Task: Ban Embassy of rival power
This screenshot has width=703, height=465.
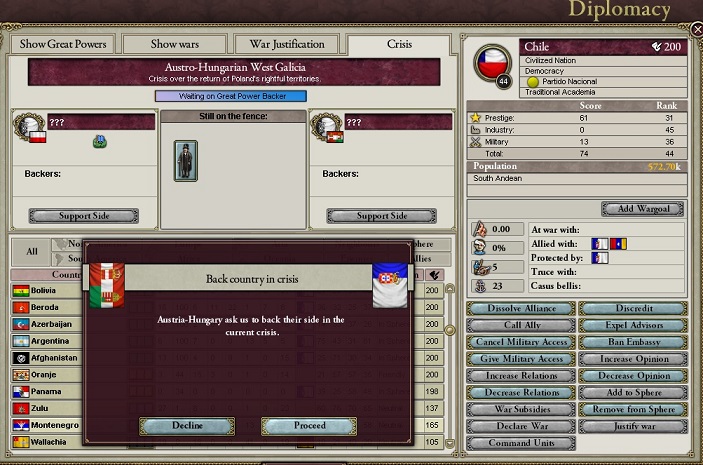Action: click(x=633, y=342)
